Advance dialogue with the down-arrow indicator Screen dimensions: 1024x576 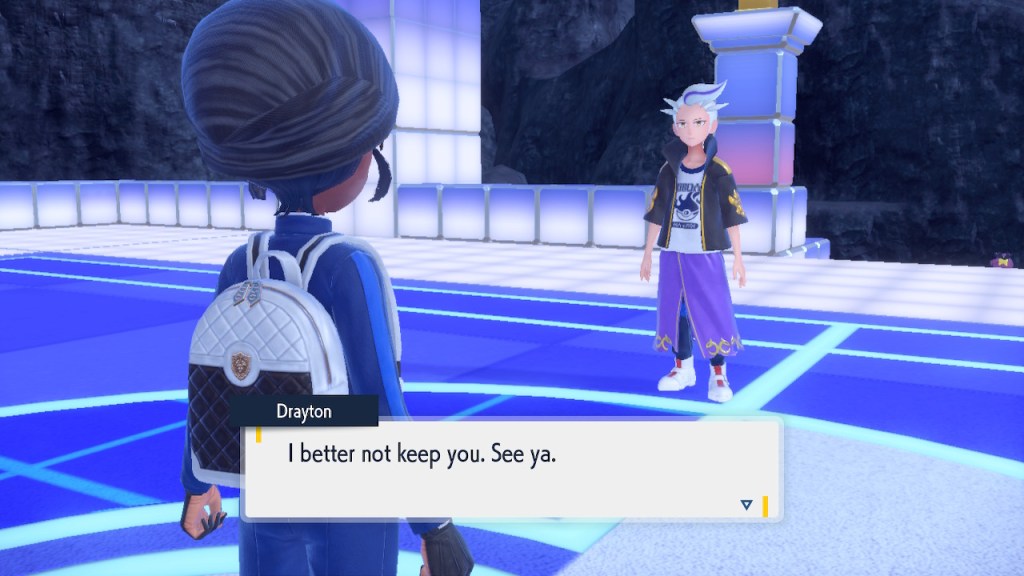[746, 505]
